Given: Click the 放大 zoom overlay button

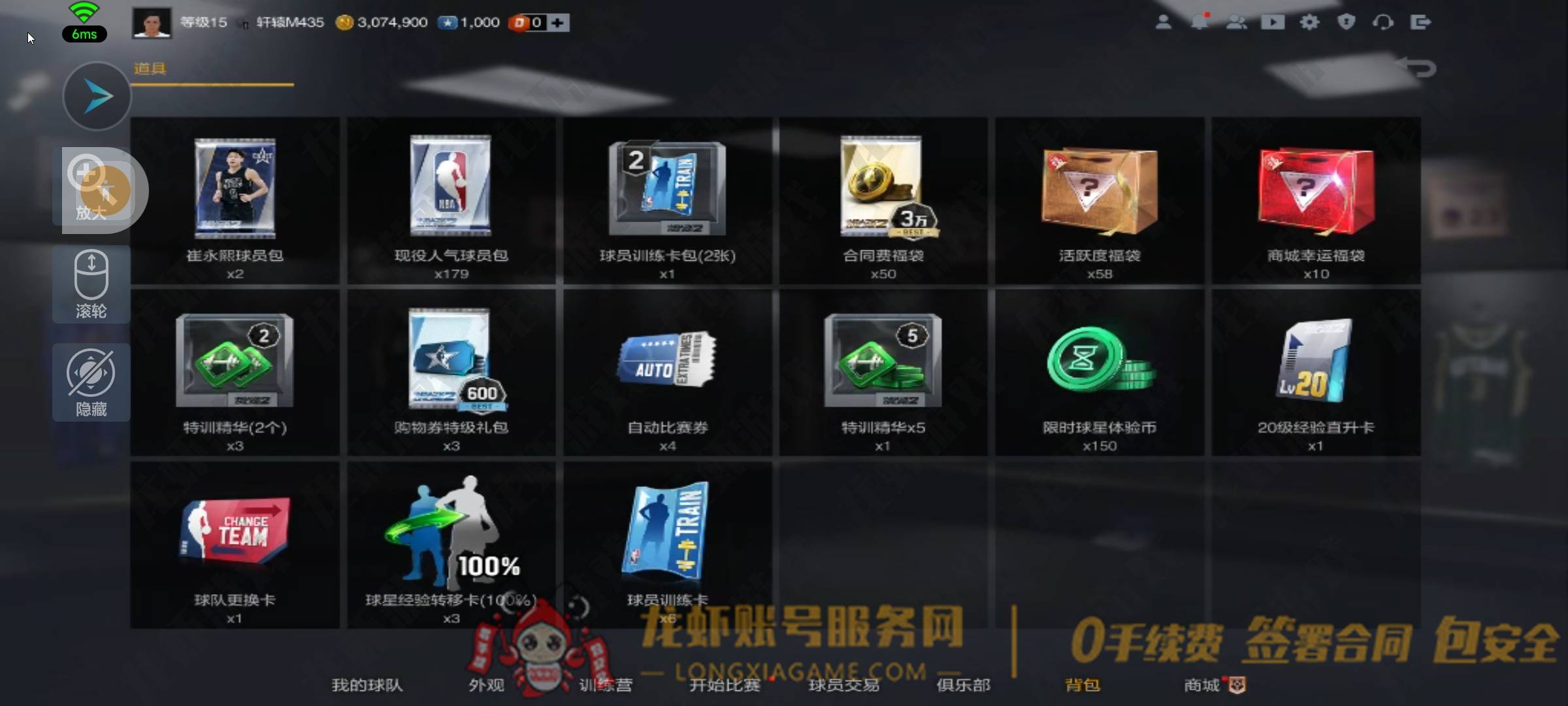Looking at the screenshot, I should point(91,190).
